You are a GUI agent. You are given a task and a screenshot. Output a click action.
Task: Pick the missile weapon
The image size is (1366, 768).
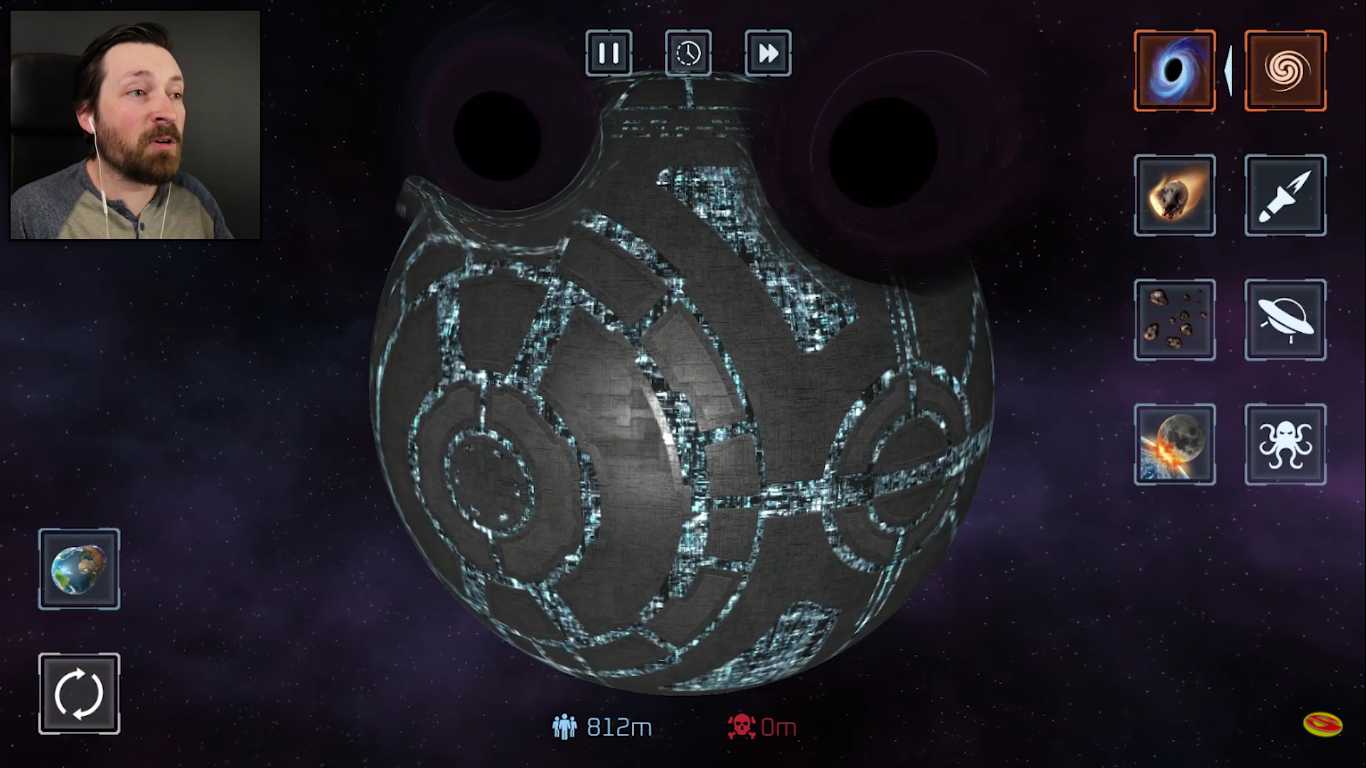pos(1285,195)
